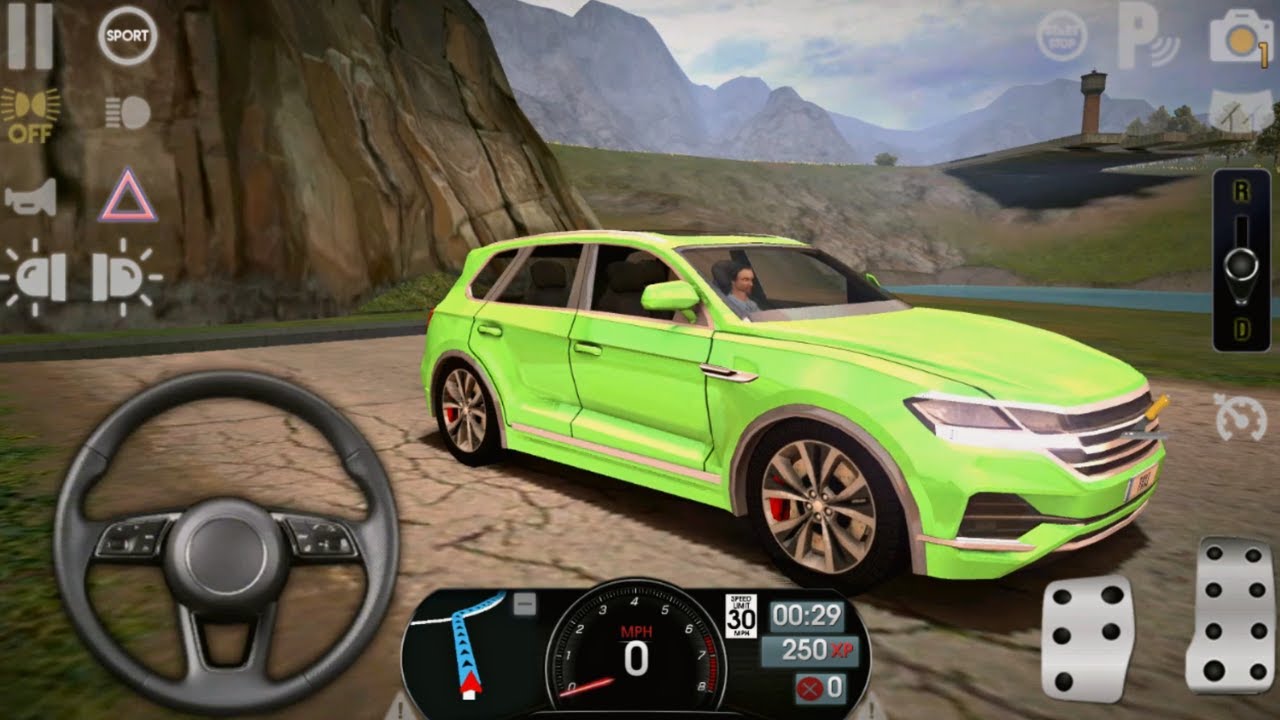This screenshot has height=720, width=1280.
Task: Turn on the headlights marked OFF
Action: click(31, 113)
